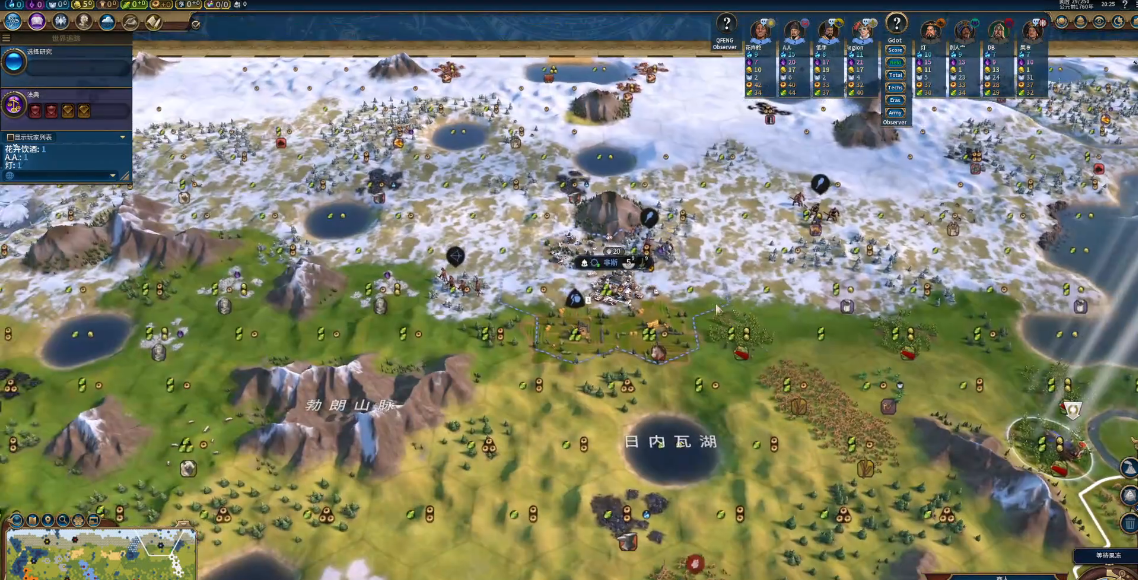Open the minimap in the corner
The width and height of the screenshot is (1138, 580).
click(100, 554)
